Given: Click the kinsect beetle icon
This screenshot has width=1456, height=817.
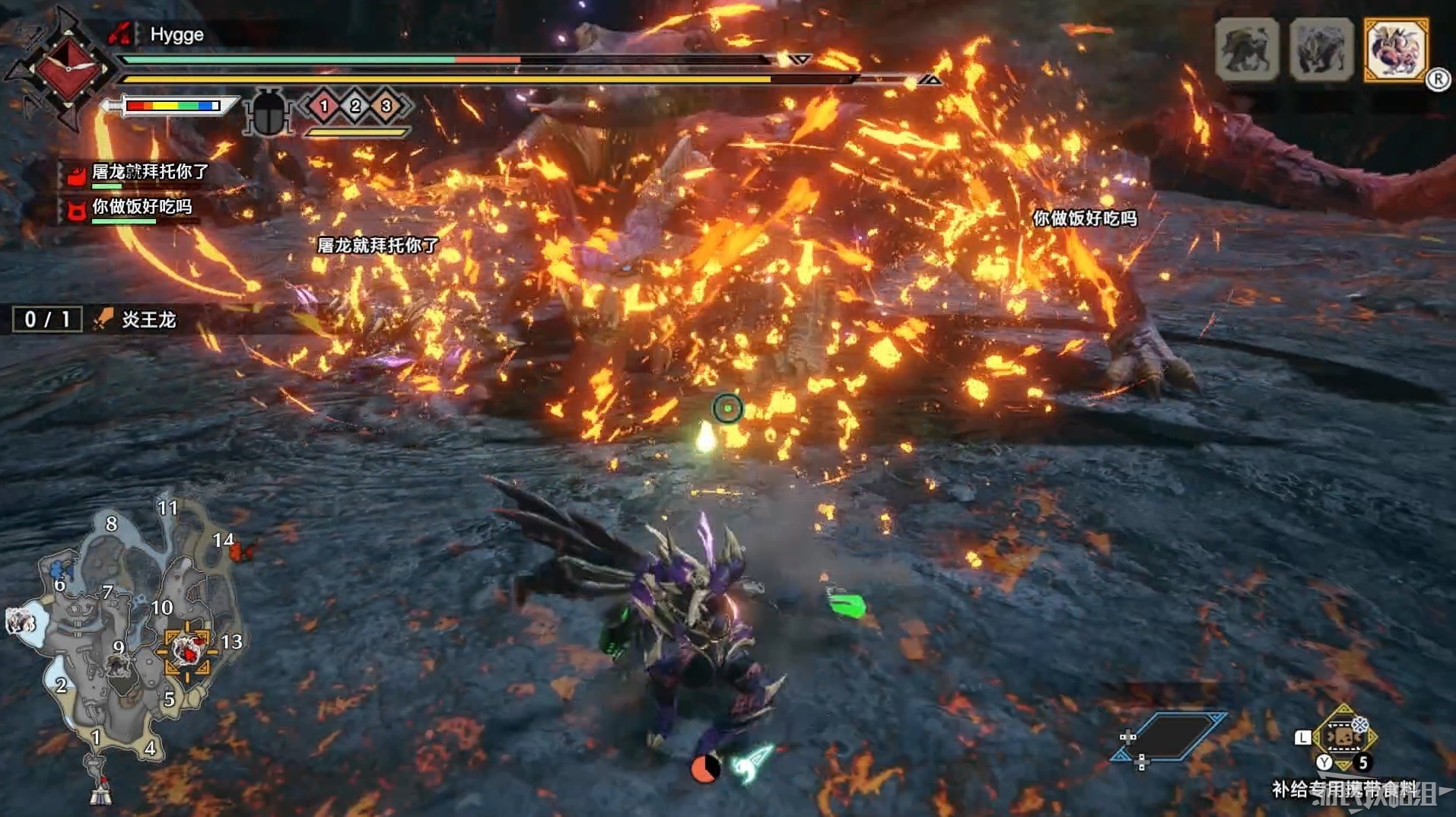Looking at the screenshot, I should (269, 113).
